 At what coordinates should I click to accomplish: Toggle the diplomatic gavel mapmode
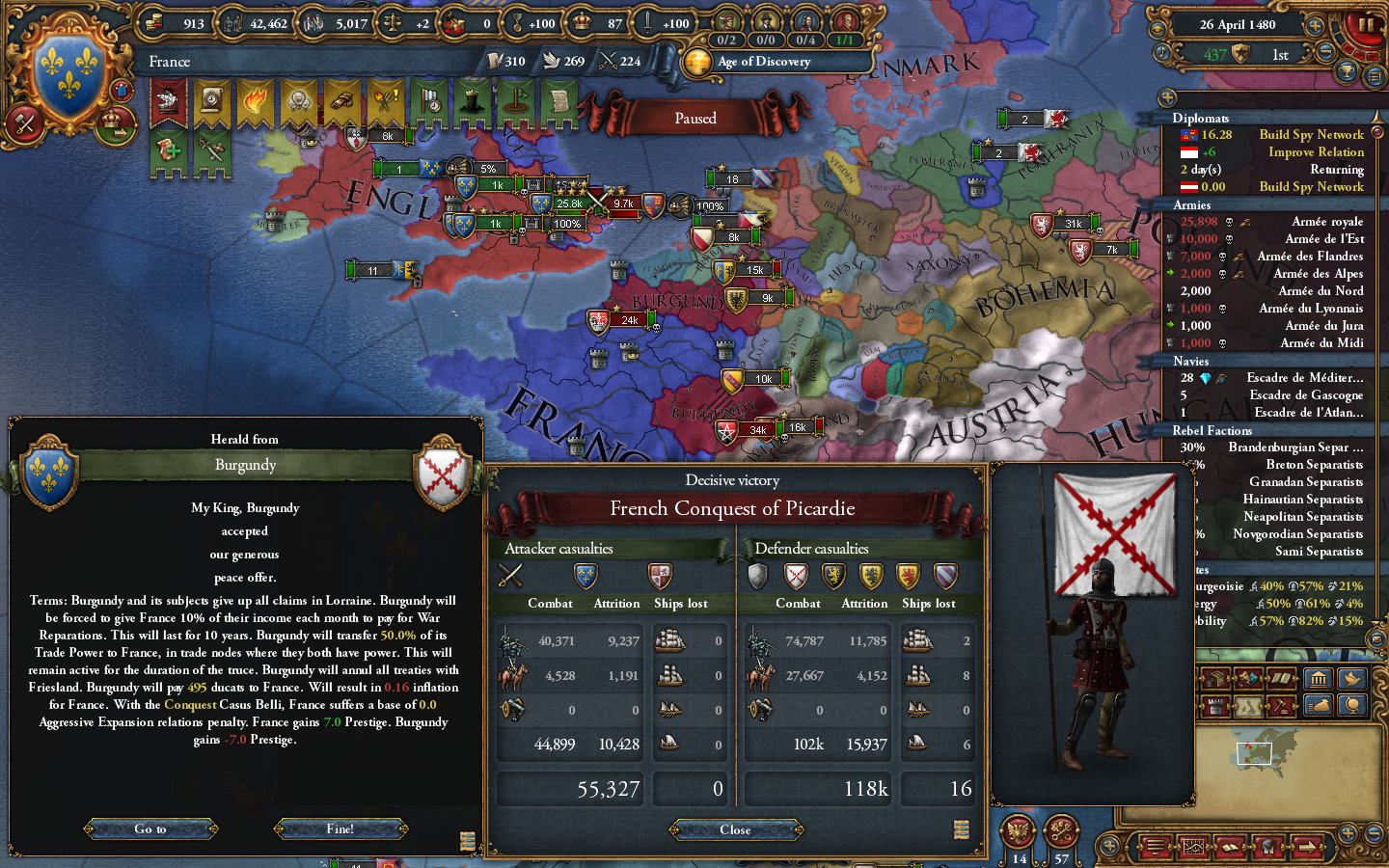[1281, 707]
